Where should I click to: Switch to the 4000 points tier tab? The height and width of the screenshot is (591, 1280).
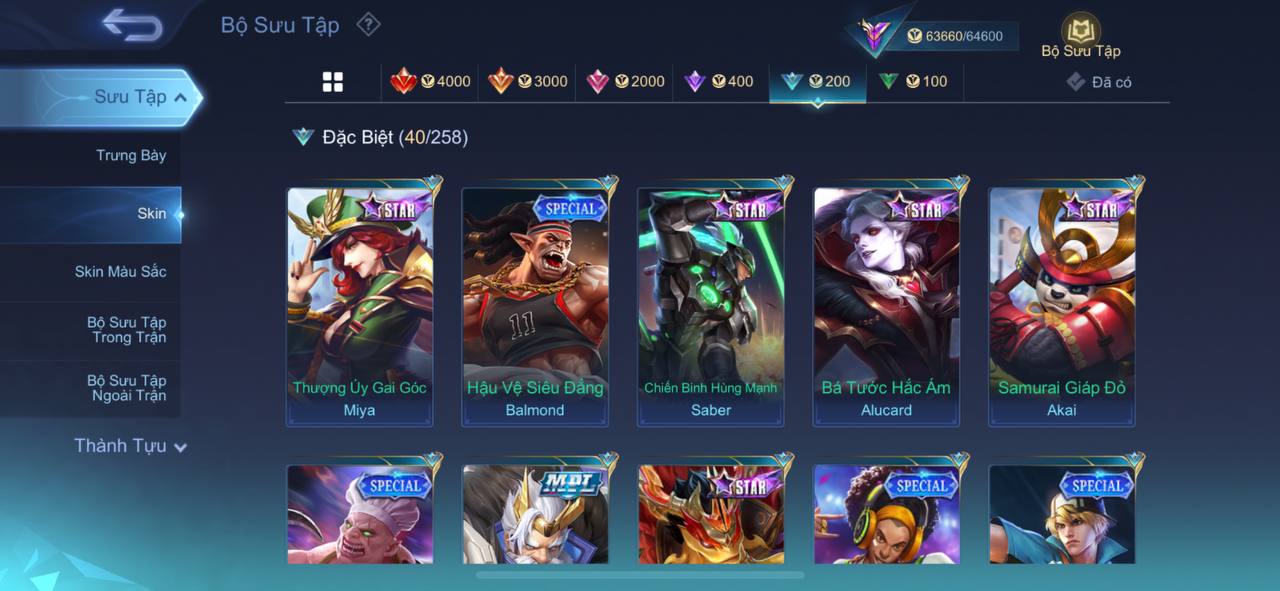[431, 82]
